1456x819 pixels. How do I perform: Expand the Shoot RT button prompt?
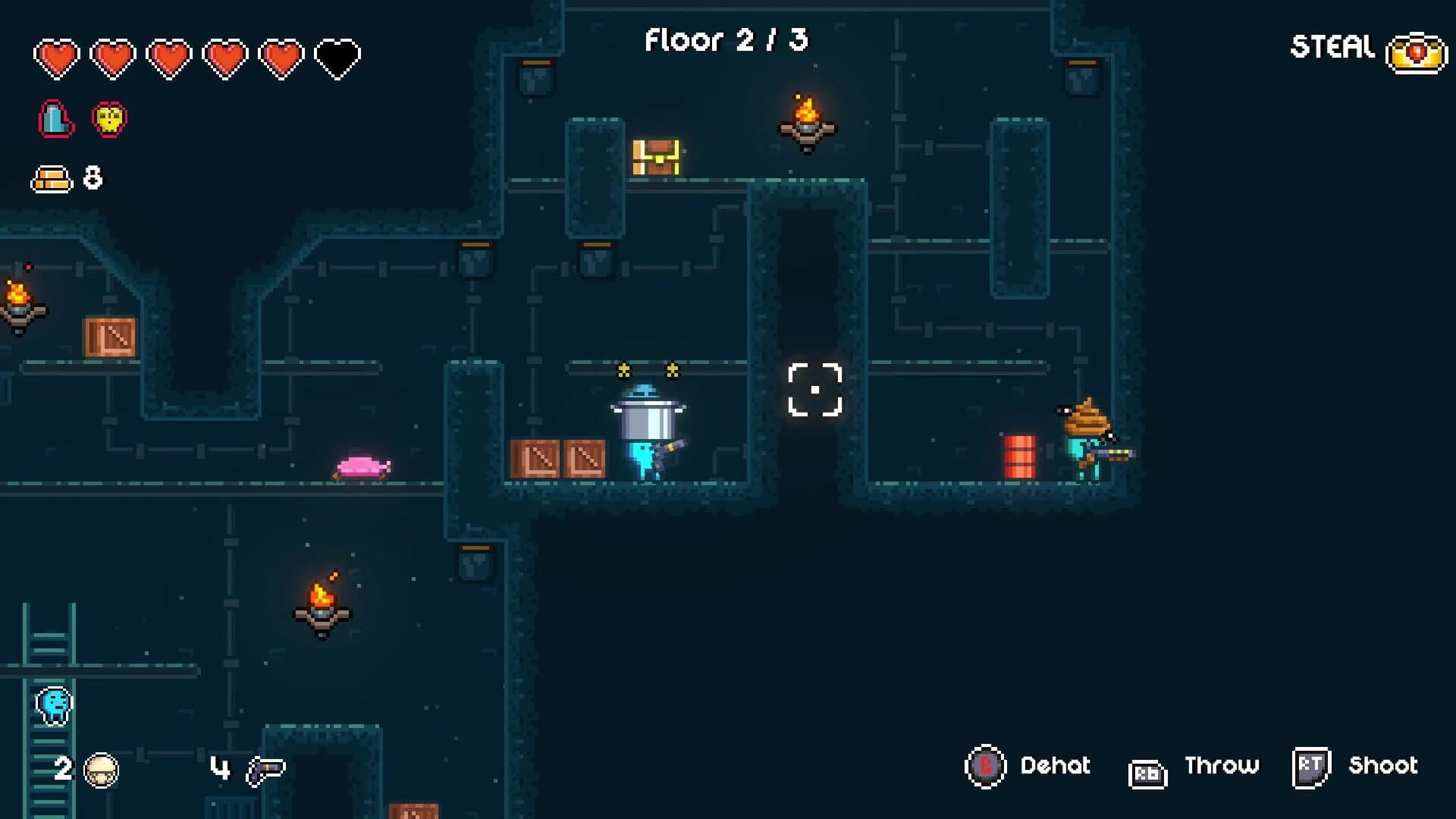tap(1311, 767)
